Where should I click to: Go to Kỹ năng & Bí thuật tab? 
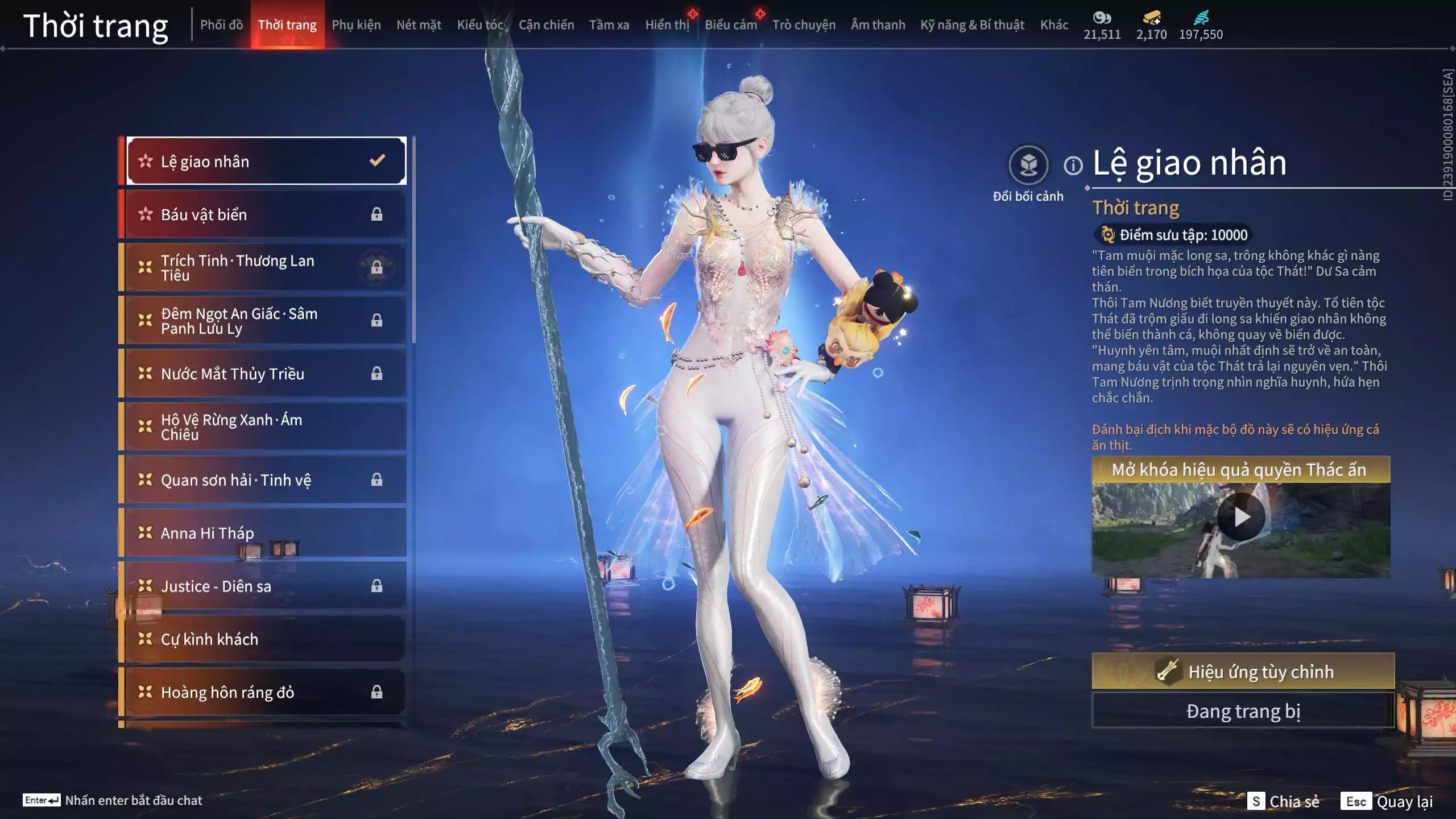[x=972, y=25]
